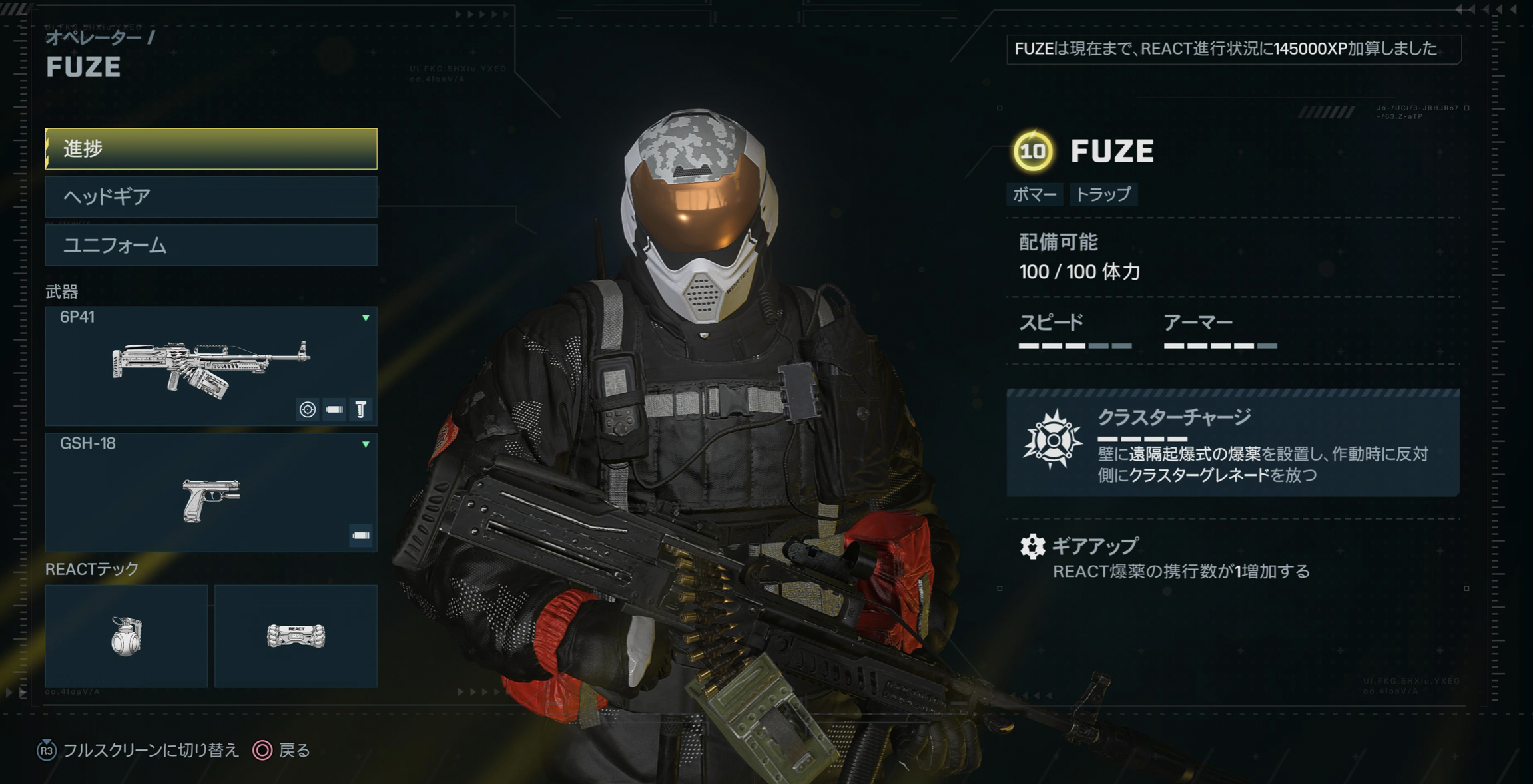Select the 進捗 menu entry
The width and height of the screenshot is (1533, 784).
tap(210, 148)
